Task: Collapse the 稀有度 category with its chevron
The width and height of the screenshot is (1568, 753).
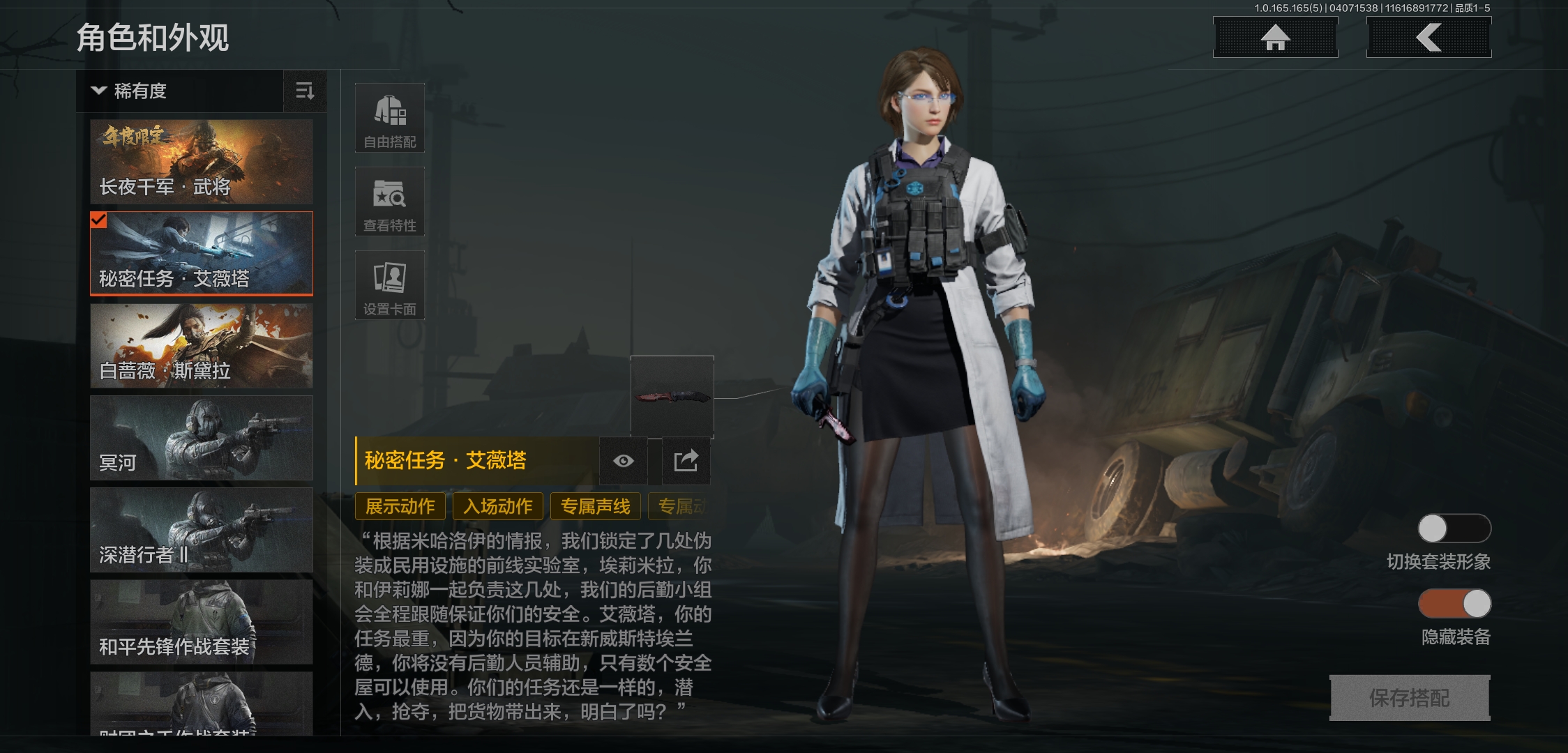Action: pyautogui.click(x=98, y=91)
